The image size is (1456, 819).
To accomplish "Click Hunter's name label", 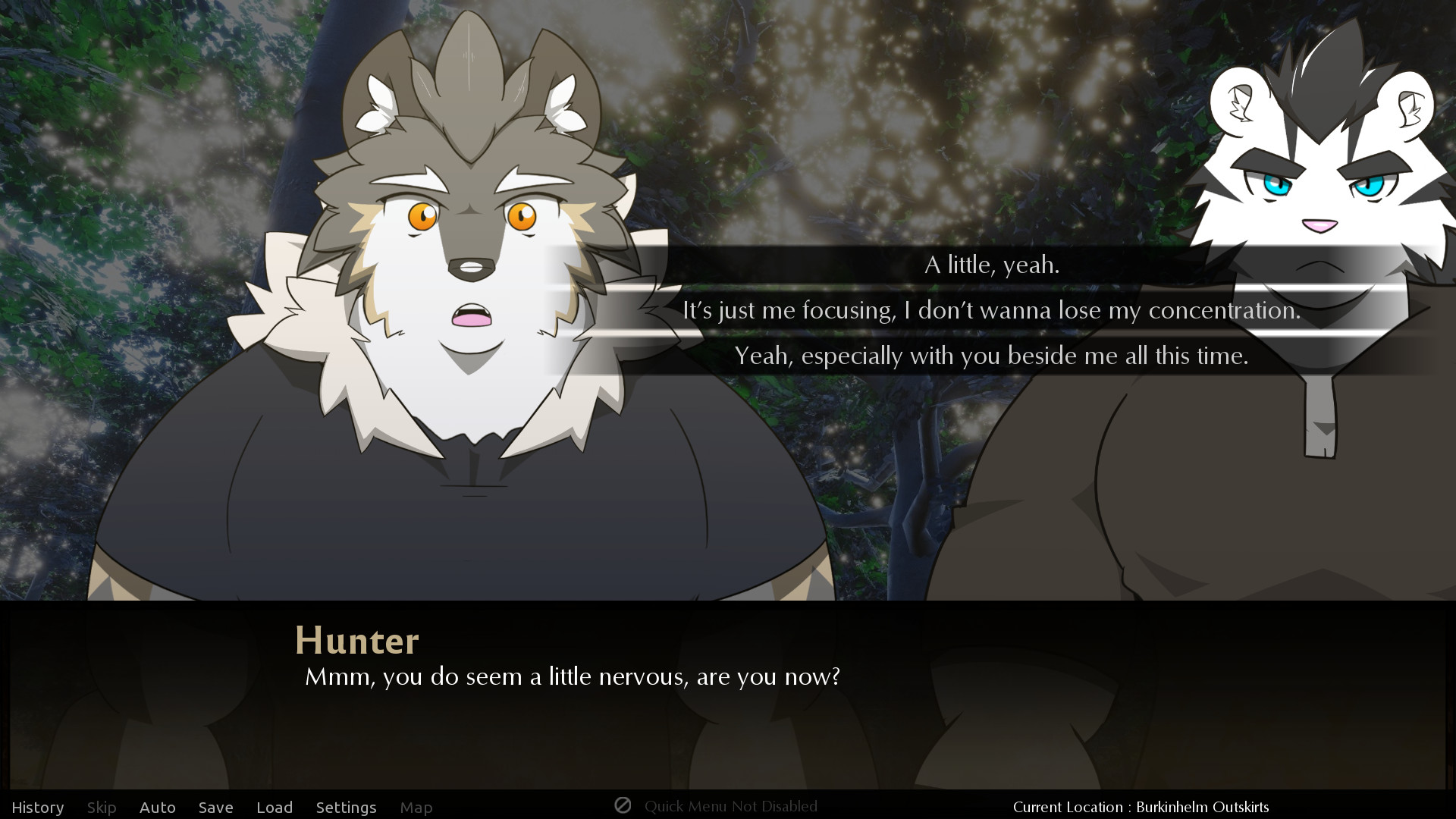I will [x=358, y=641].
